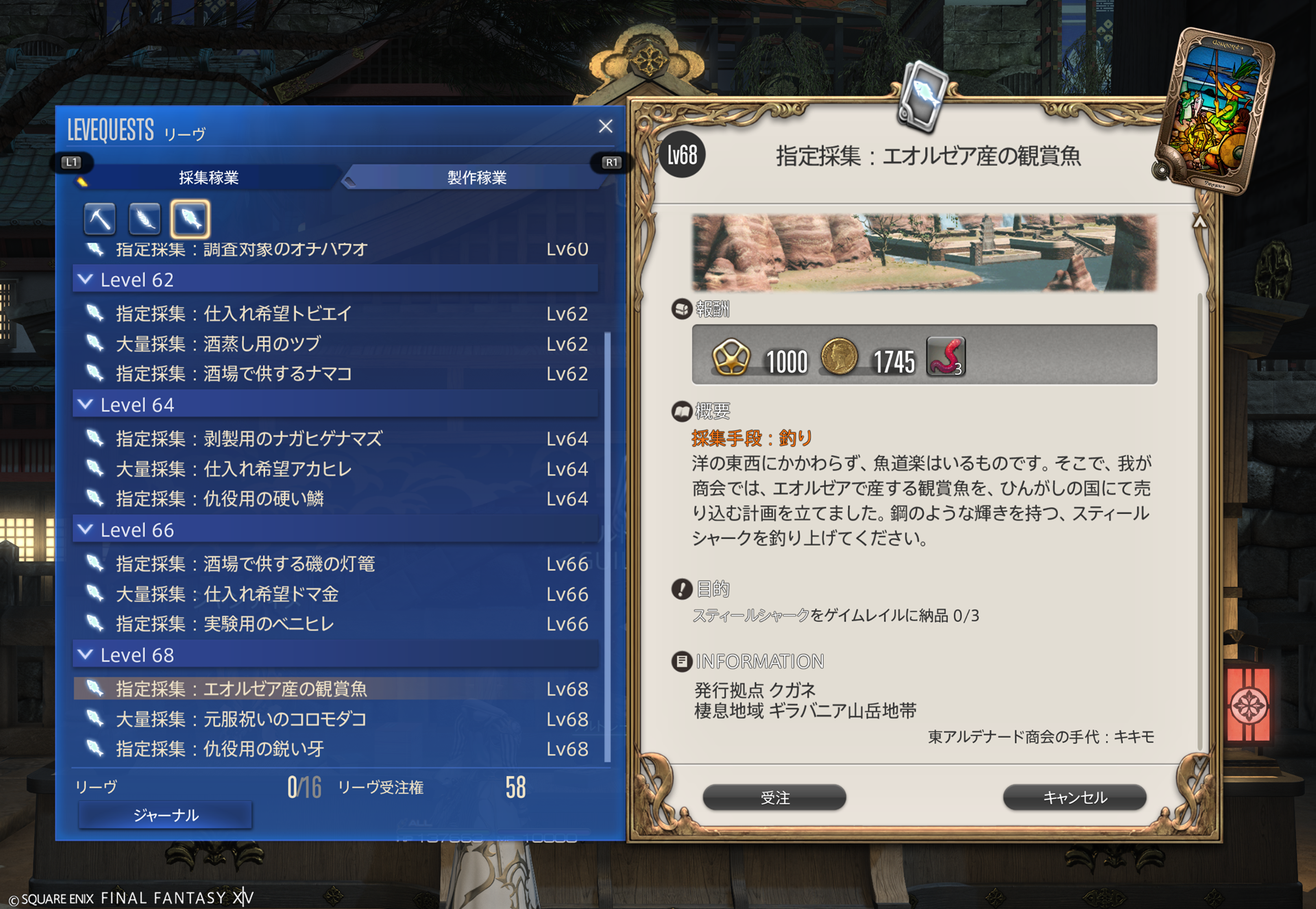Collapse the Level 68 group header
1316x909 pixels.
(86, 655)
